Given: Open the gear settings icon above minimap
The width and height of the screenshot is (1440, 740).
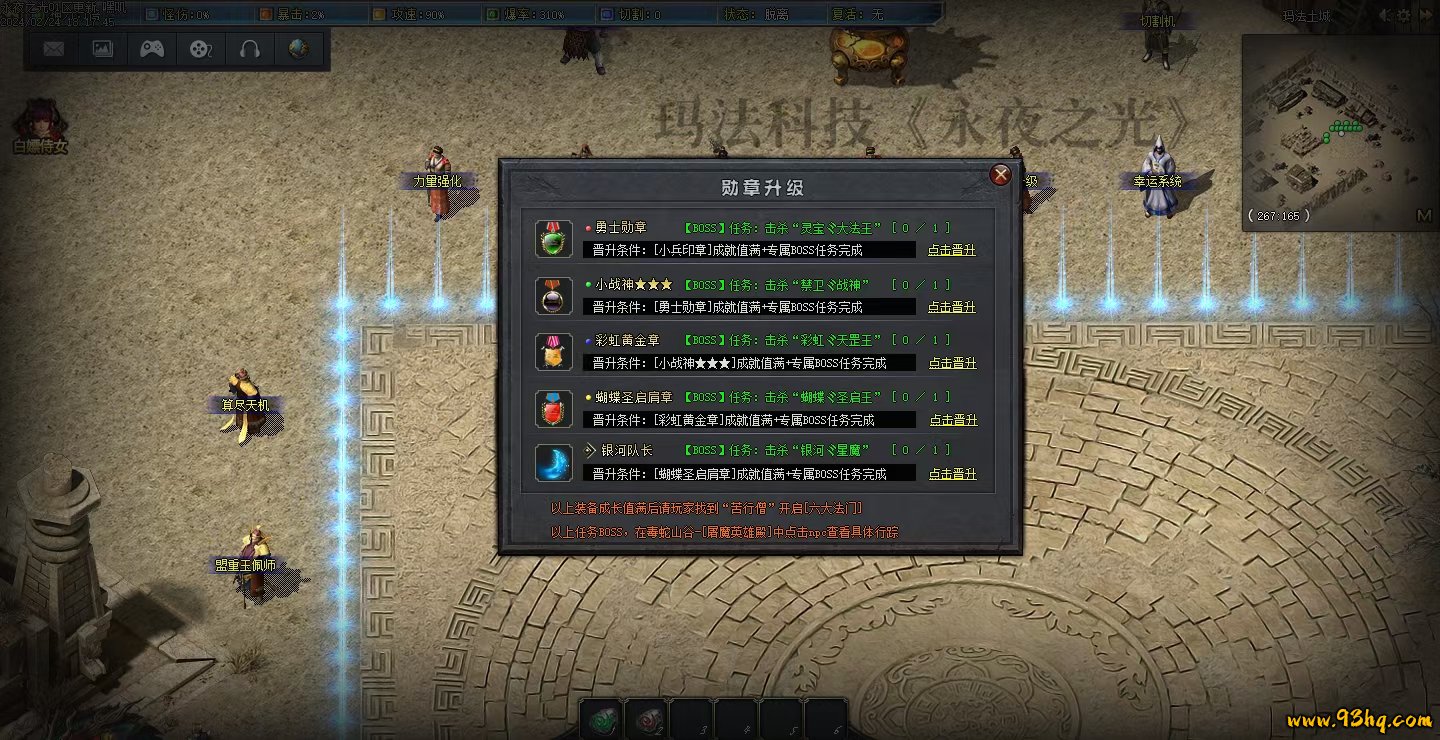Looking at the screenshot, I should click(x=1403, y=16).
